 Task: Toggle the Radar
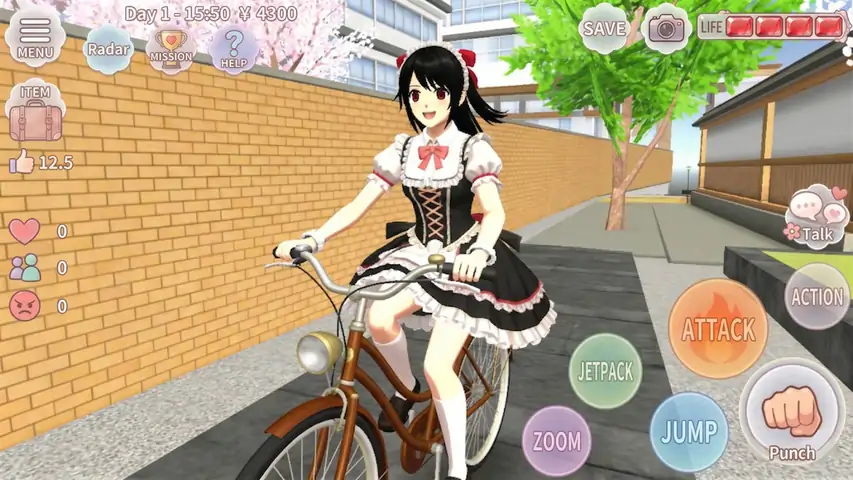click(108, 48)
